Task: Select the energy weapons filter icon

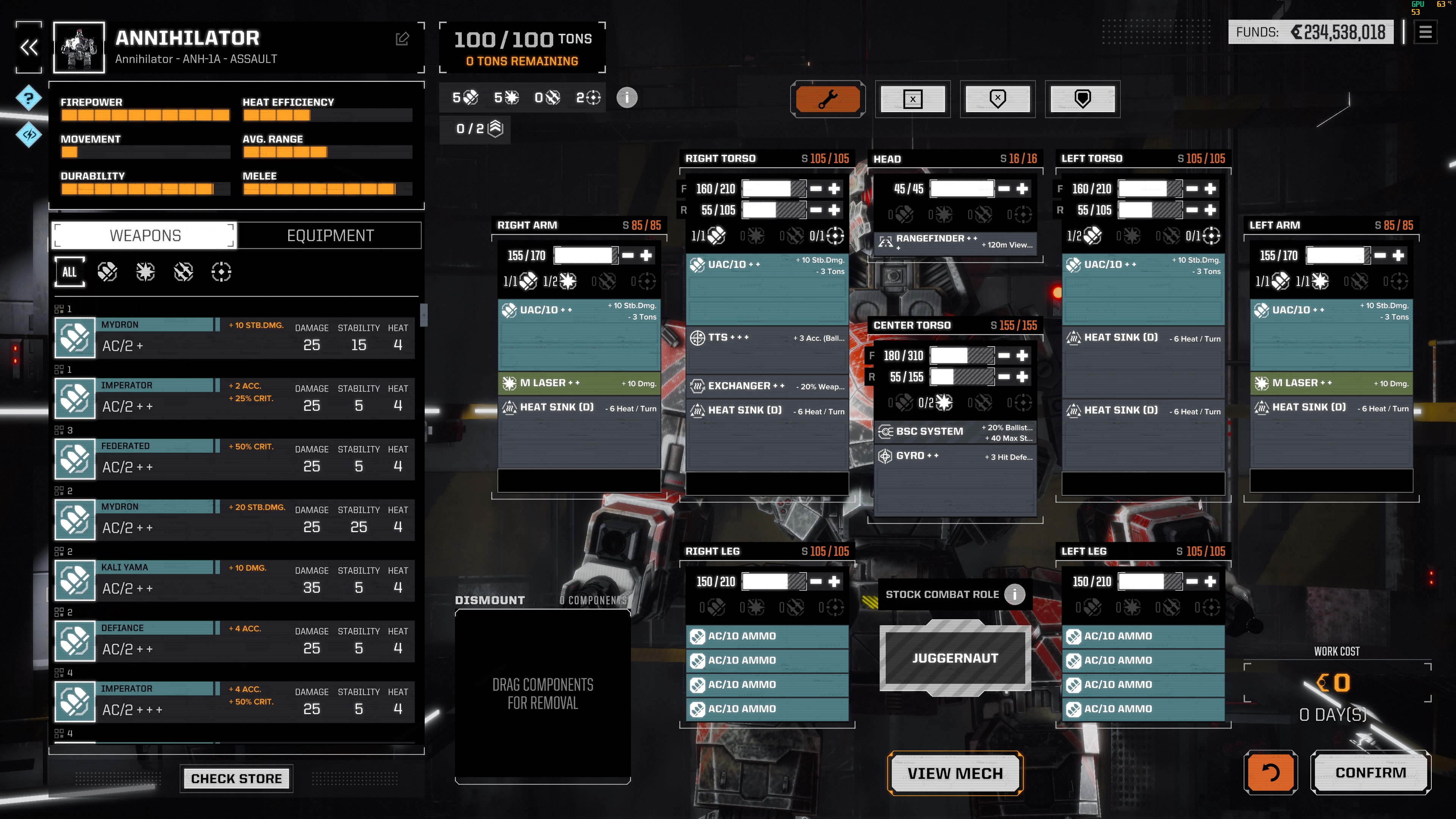Action: 145,272
